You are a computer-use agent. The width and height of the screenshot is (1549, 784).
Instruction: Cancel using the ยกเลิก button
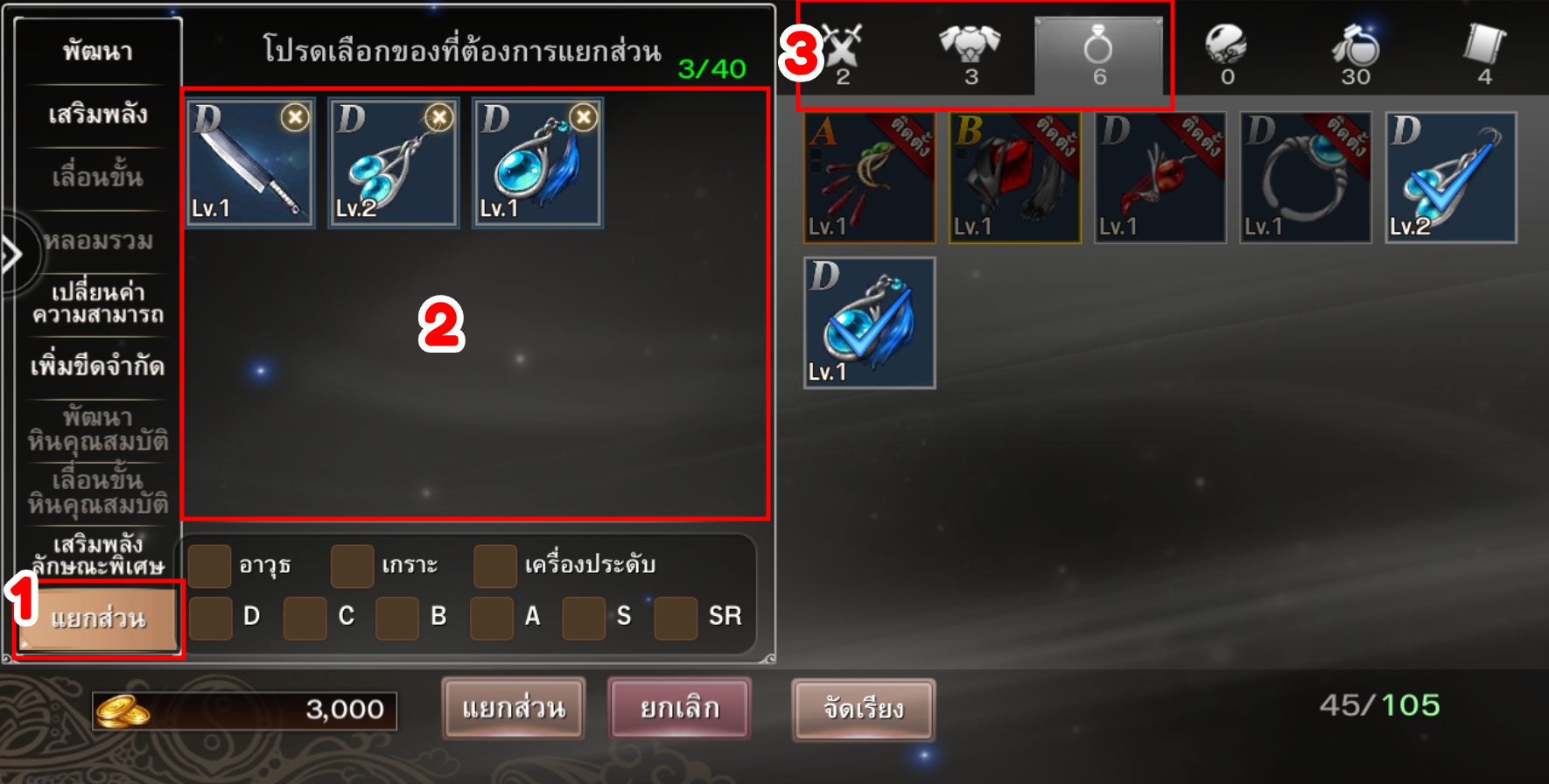coord(679,708)
